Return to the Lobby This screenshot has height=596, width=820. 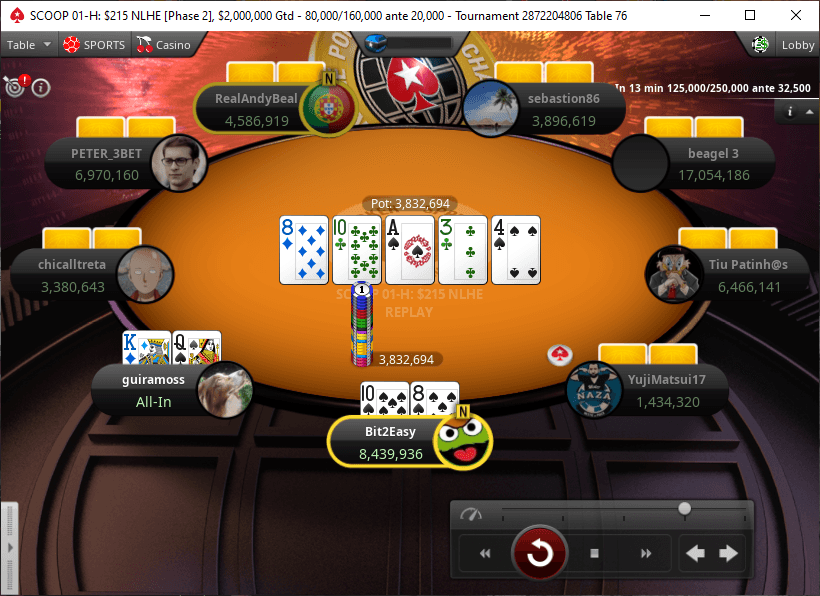[786, 45]
